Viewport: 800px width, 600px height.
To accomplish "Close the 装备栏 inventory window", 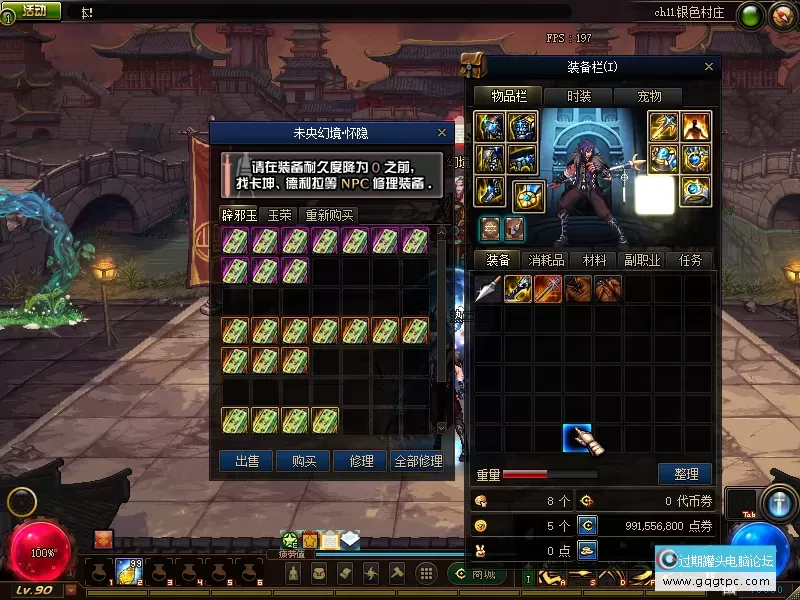I will (x=709, y=67).
